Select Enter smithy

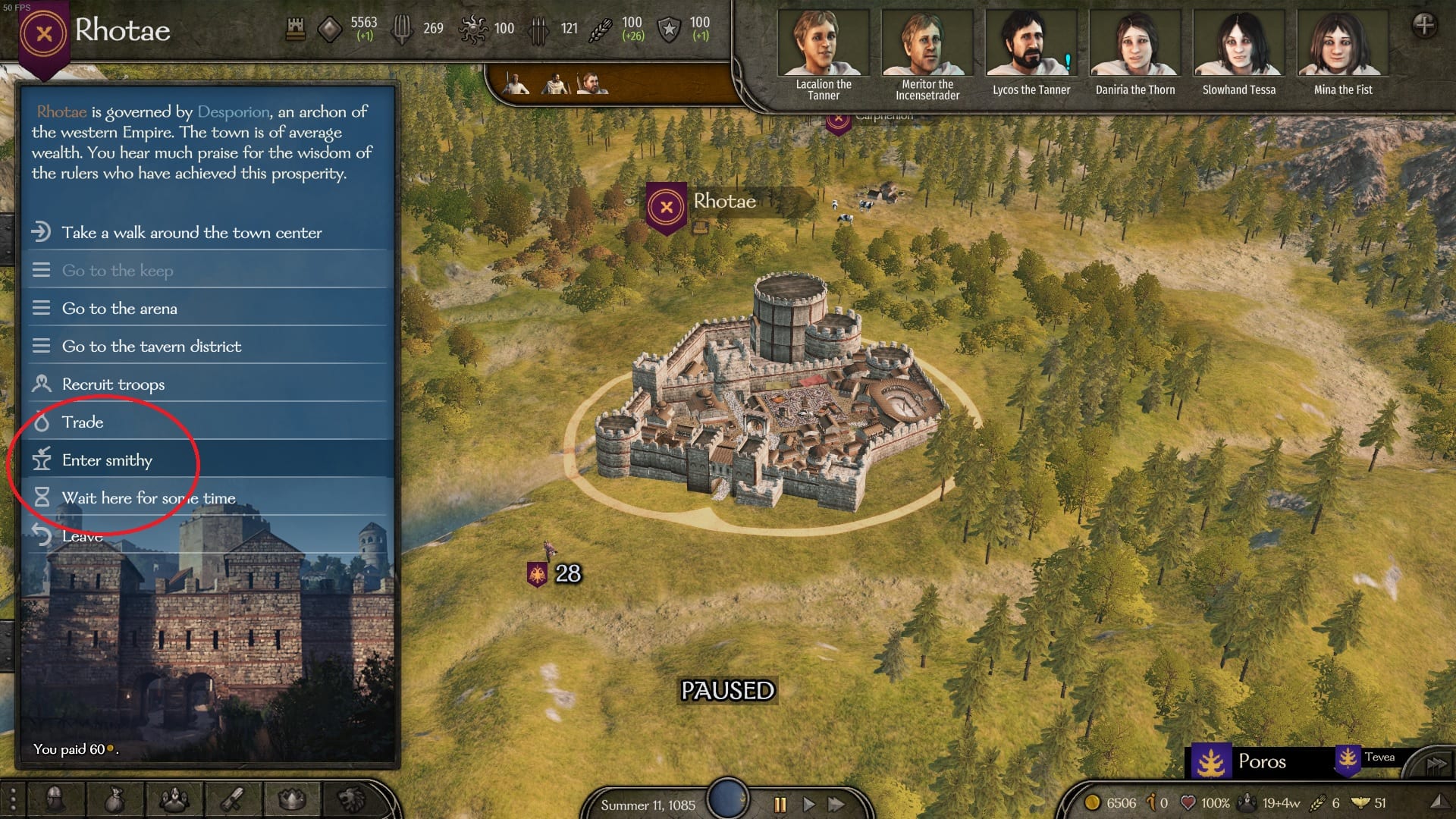click(107, 460)
